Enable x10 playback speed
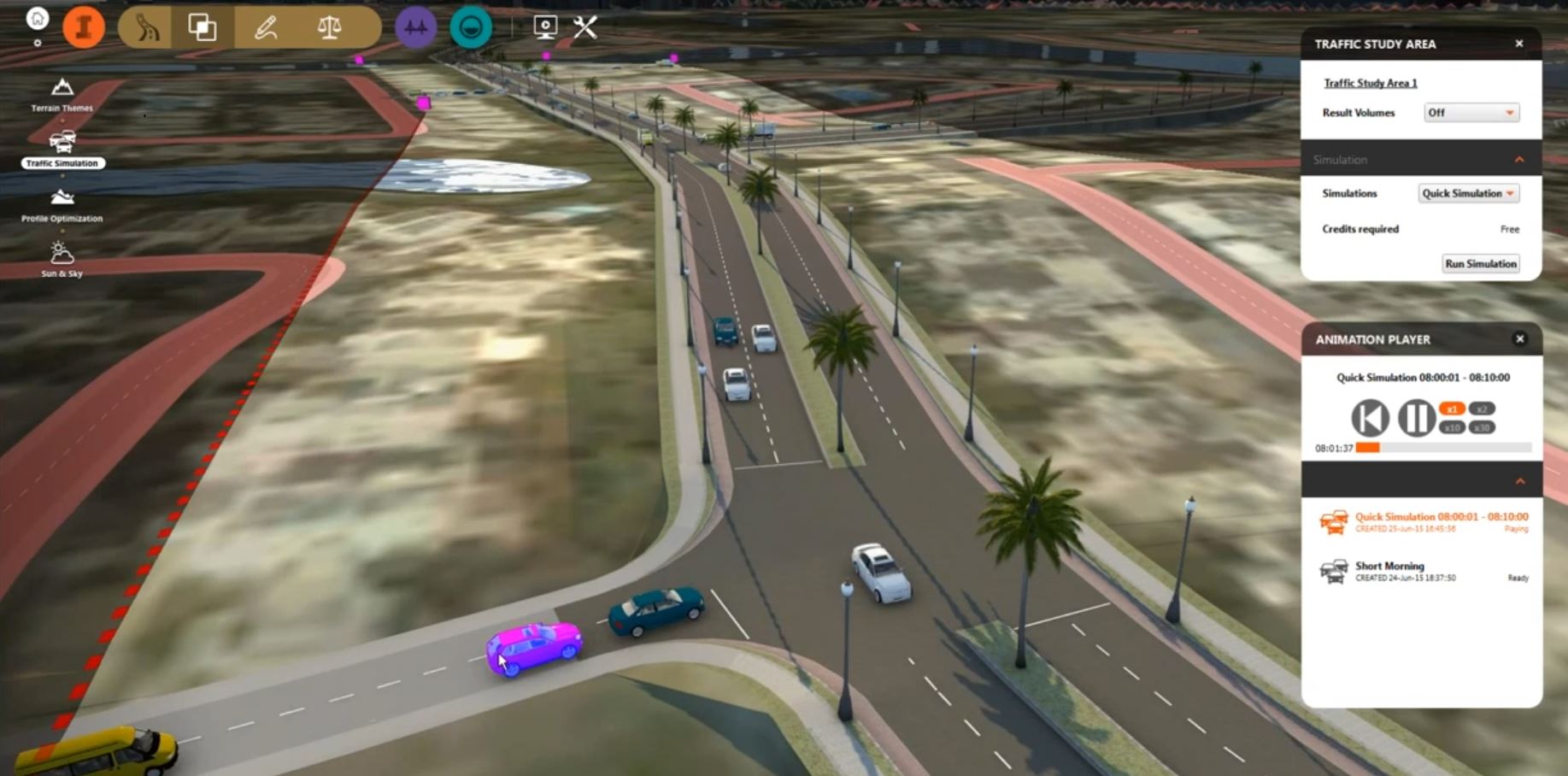1568x776 pixels. (x=1453, y=428)
